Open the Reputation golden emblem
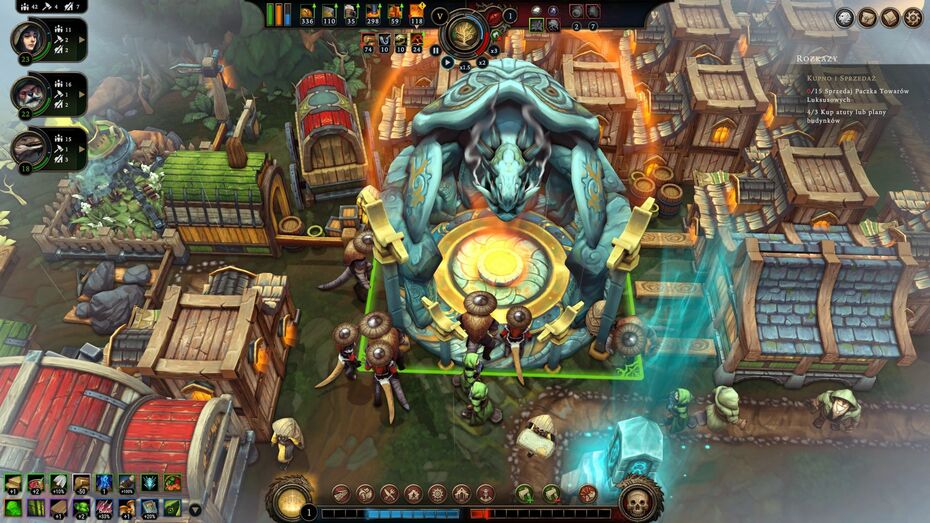This screenshot has height=523, width=930. coord(291,496)
